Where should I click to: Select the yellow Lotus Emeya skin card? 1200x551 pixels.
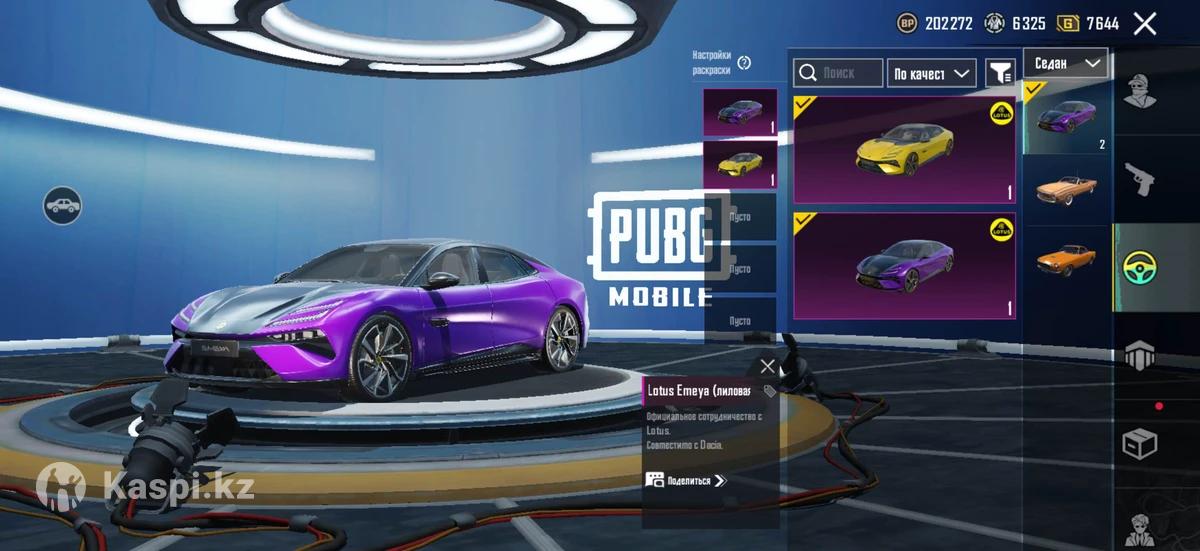tap(904, 150)
